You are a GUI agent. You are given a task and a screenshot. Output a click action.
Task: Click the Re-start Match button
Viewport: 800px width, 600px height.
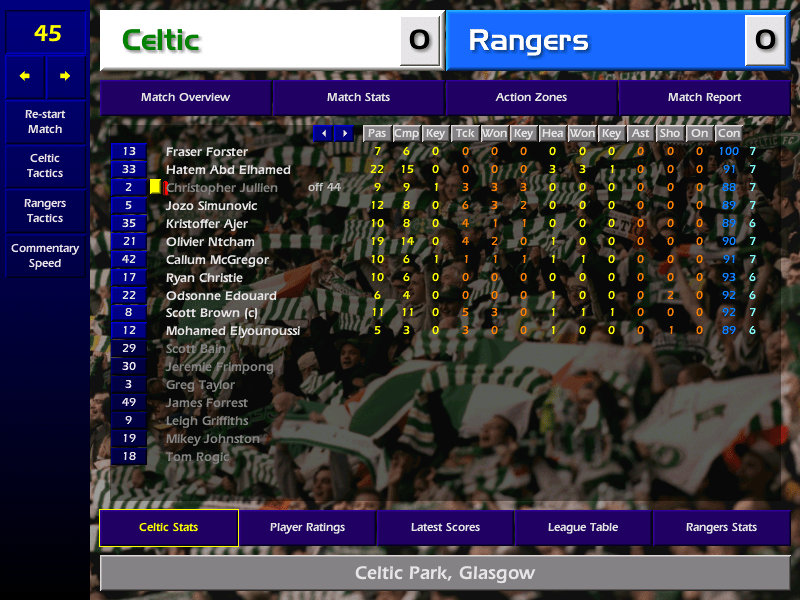(x=45, y=122)
